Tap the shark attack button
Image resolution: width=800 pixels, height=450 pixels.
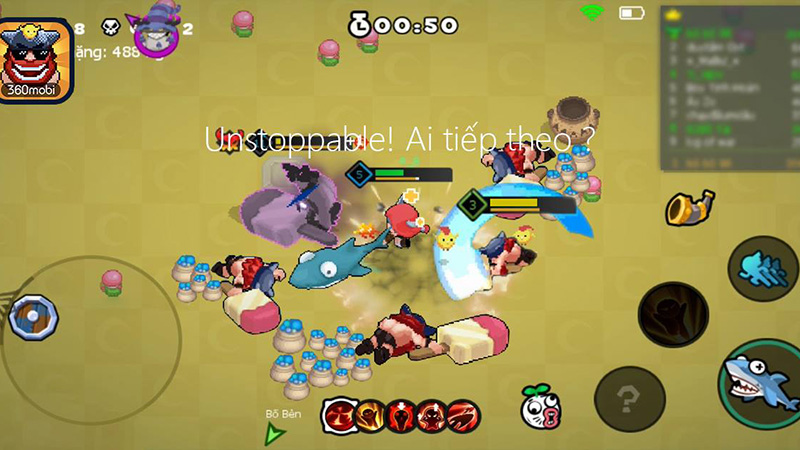[761, 382]
